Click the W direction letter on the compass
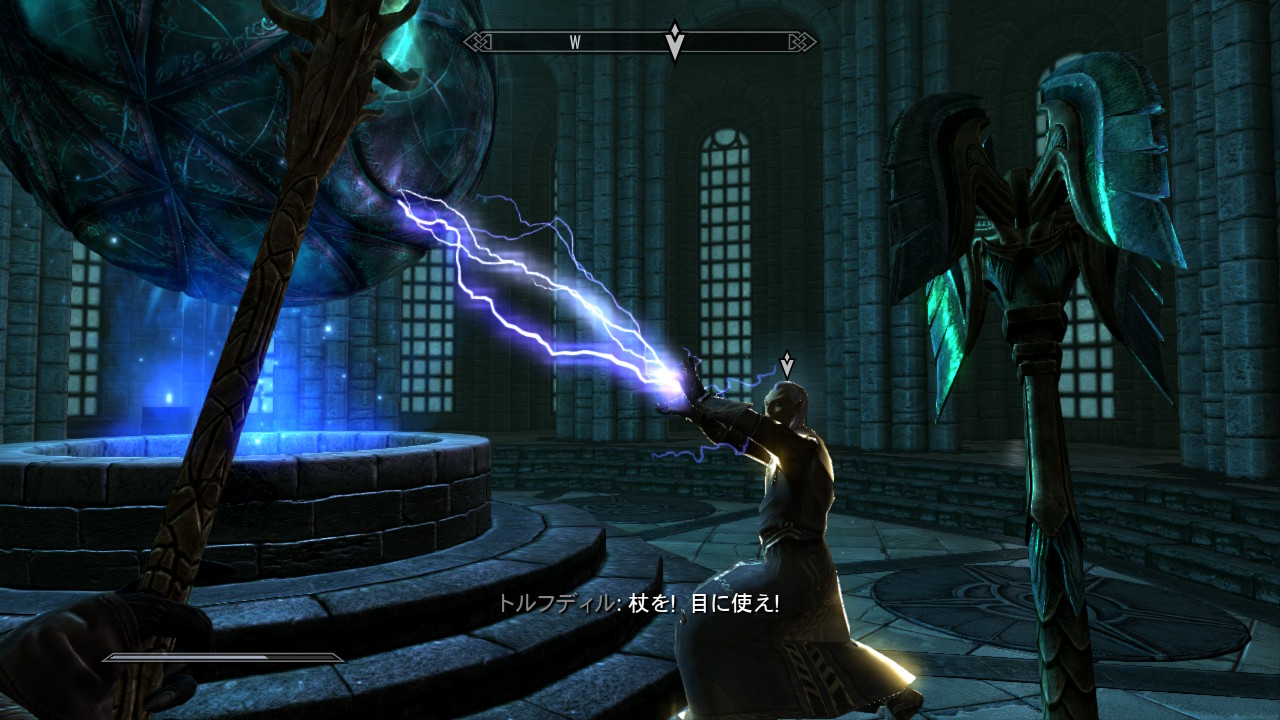 click(x=575, y=42)
